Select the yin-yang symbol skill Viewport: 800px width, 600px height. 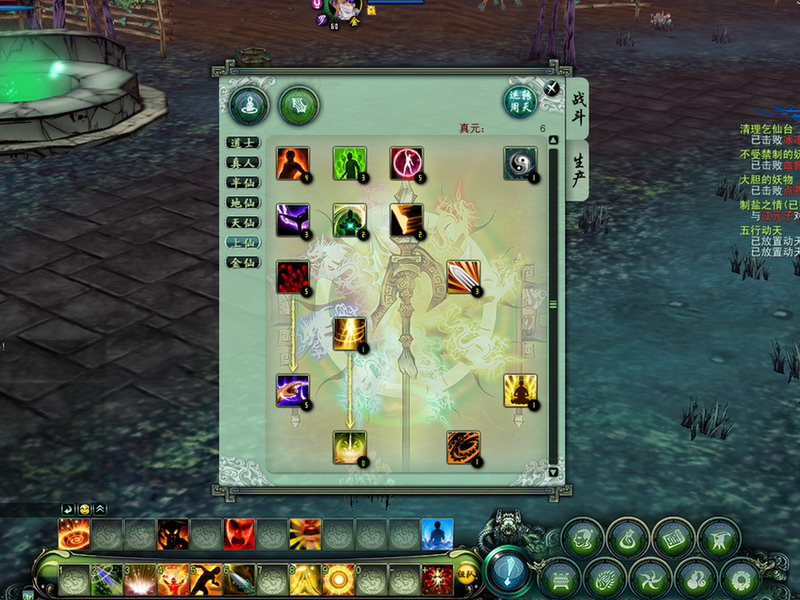520,164
